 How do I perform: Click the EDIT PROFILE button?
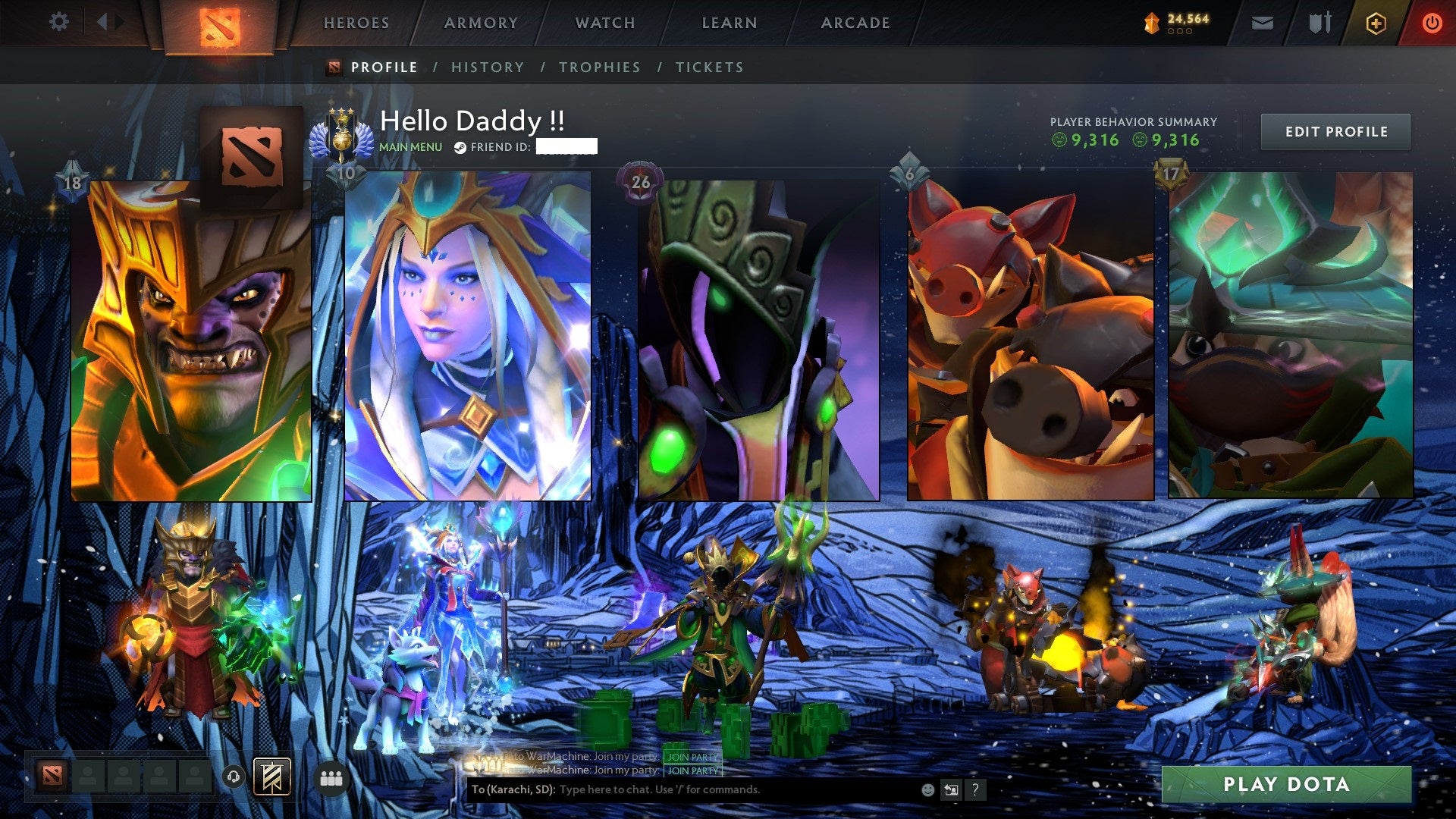click(1336, 131)
